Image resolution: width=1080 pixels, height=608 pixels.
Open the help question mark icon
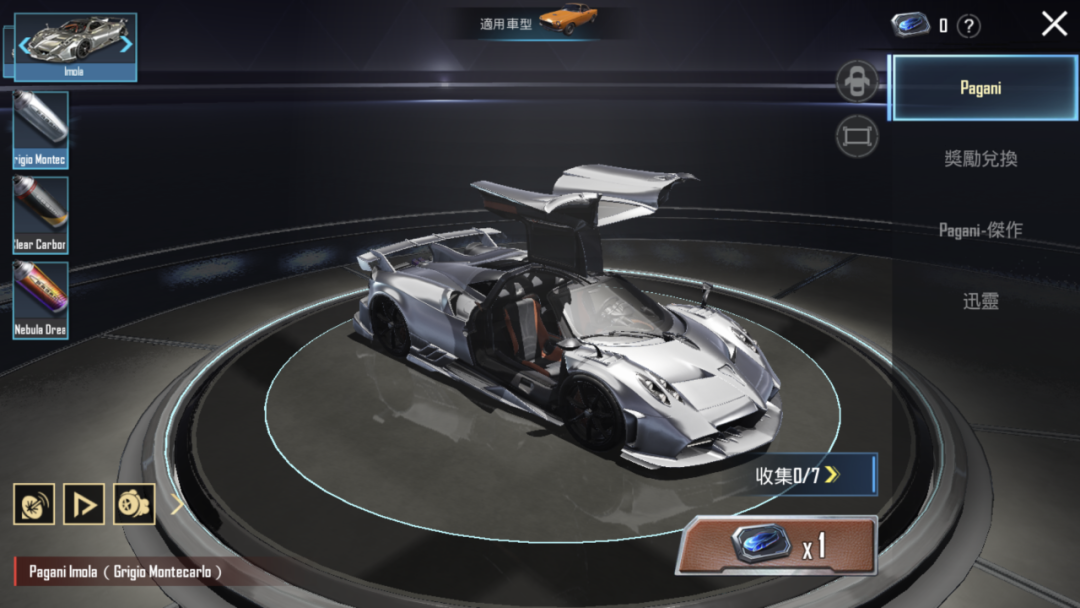click(968, 27)
